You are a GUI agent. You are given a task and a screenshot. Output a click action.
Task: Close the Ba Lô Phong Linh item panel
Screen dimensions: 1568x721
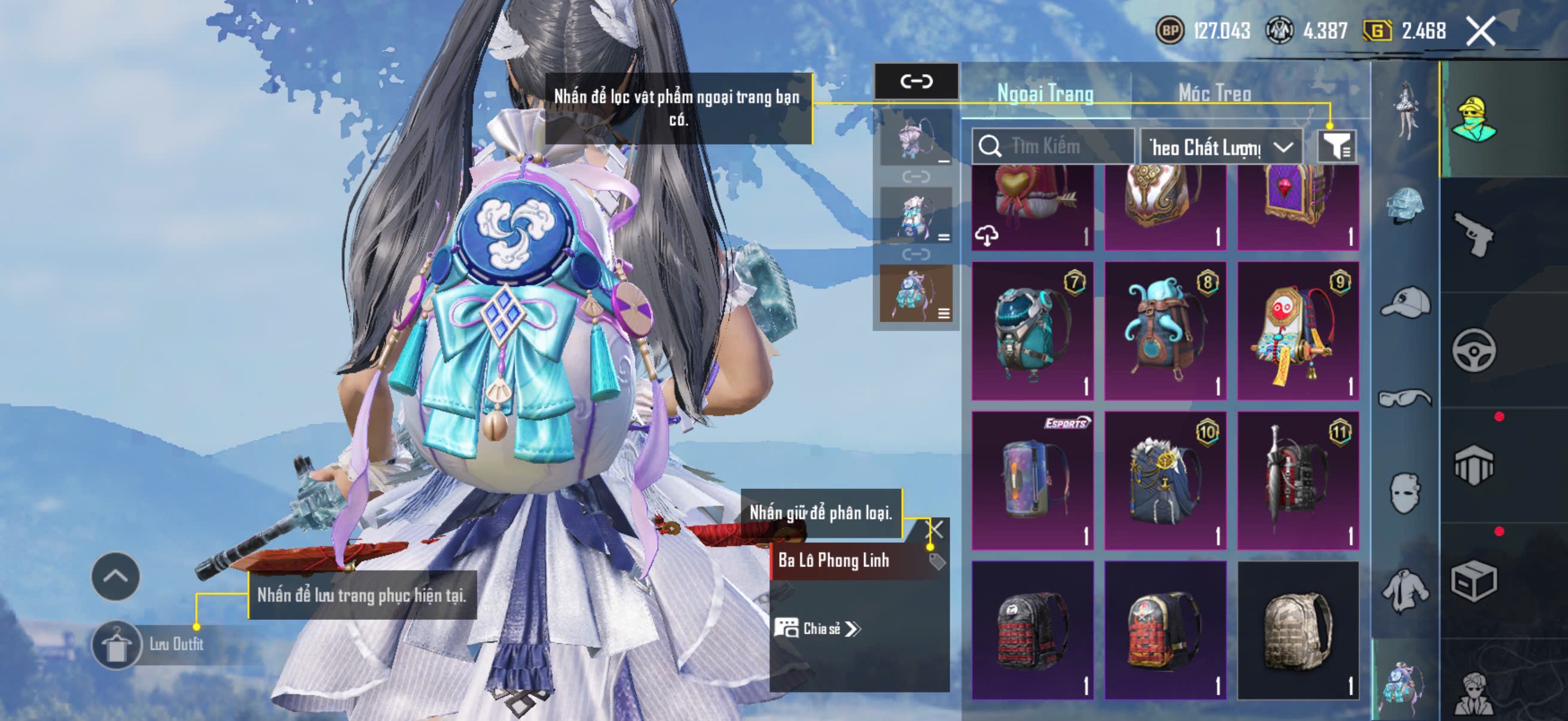pyautogui.click(x=935, y=528)
